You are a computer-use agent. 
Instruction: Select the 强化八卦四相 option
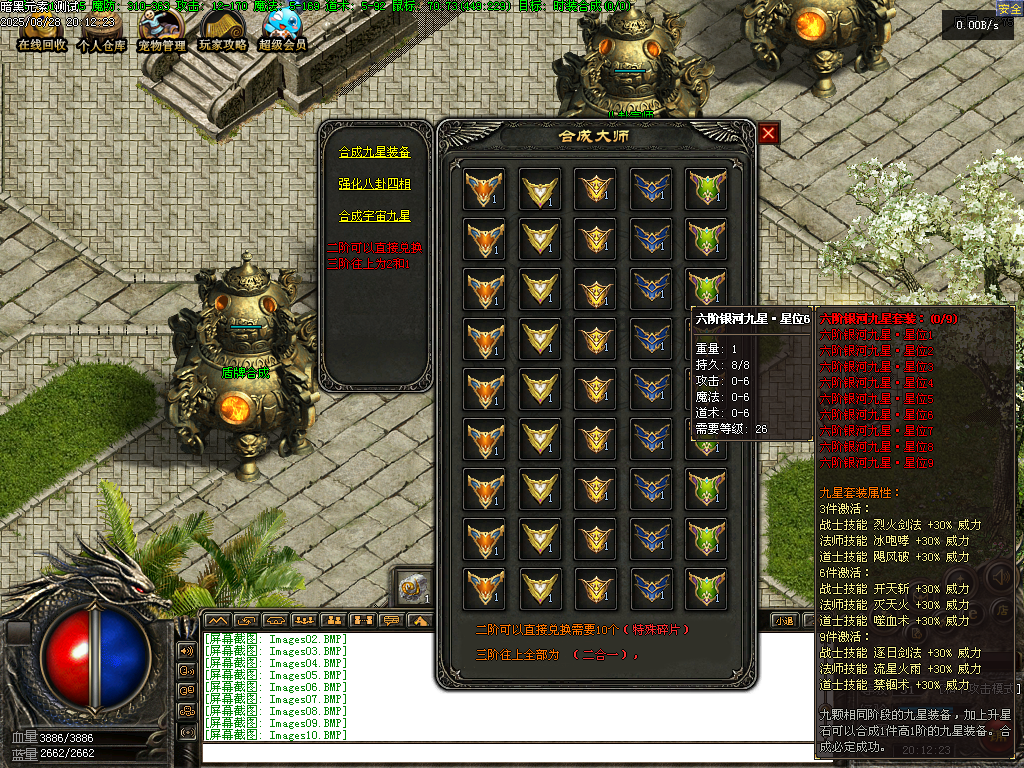click(x=374, y=184)
